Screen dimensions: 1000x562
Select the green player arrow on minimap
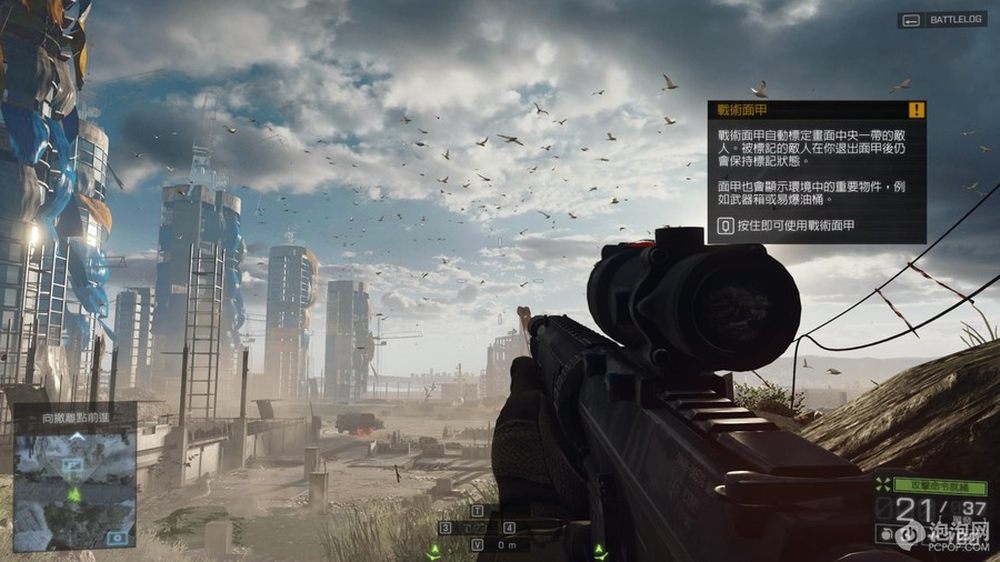[74, 495]
